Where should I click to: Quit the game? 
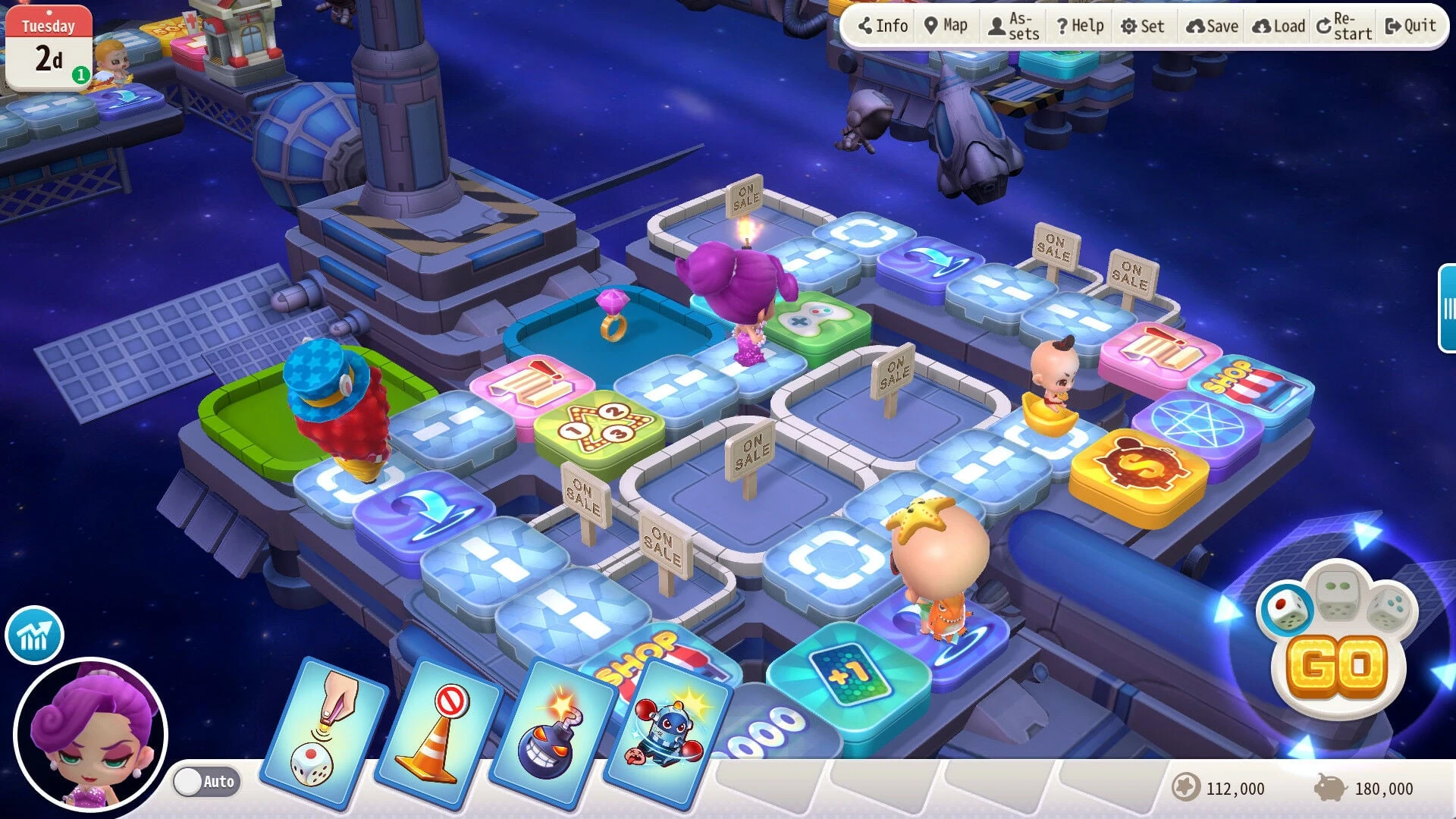click(x=1410, y=27)
